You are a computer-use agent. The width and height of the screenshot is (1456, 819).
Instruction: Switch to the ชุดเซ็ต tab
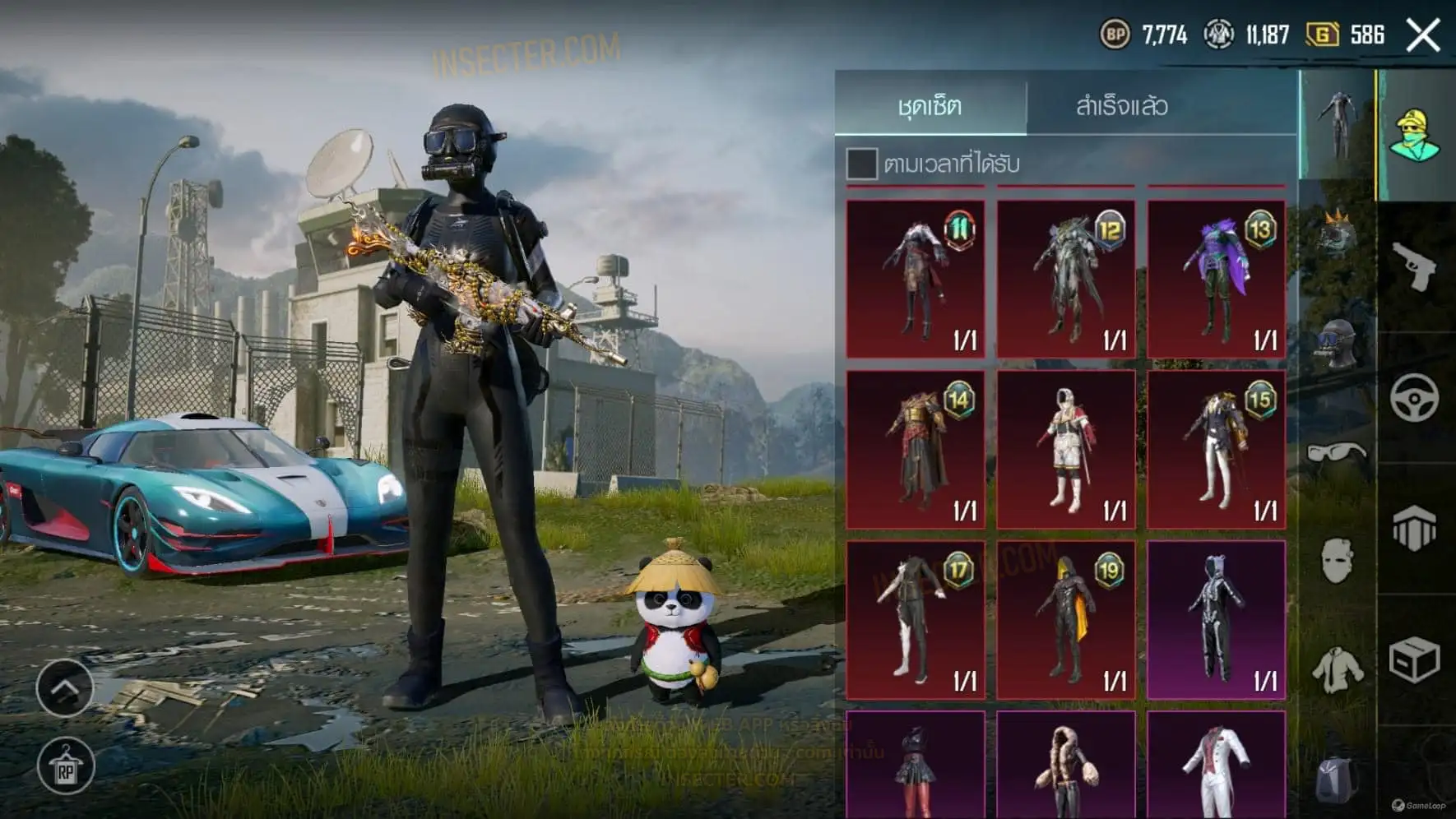930,105
